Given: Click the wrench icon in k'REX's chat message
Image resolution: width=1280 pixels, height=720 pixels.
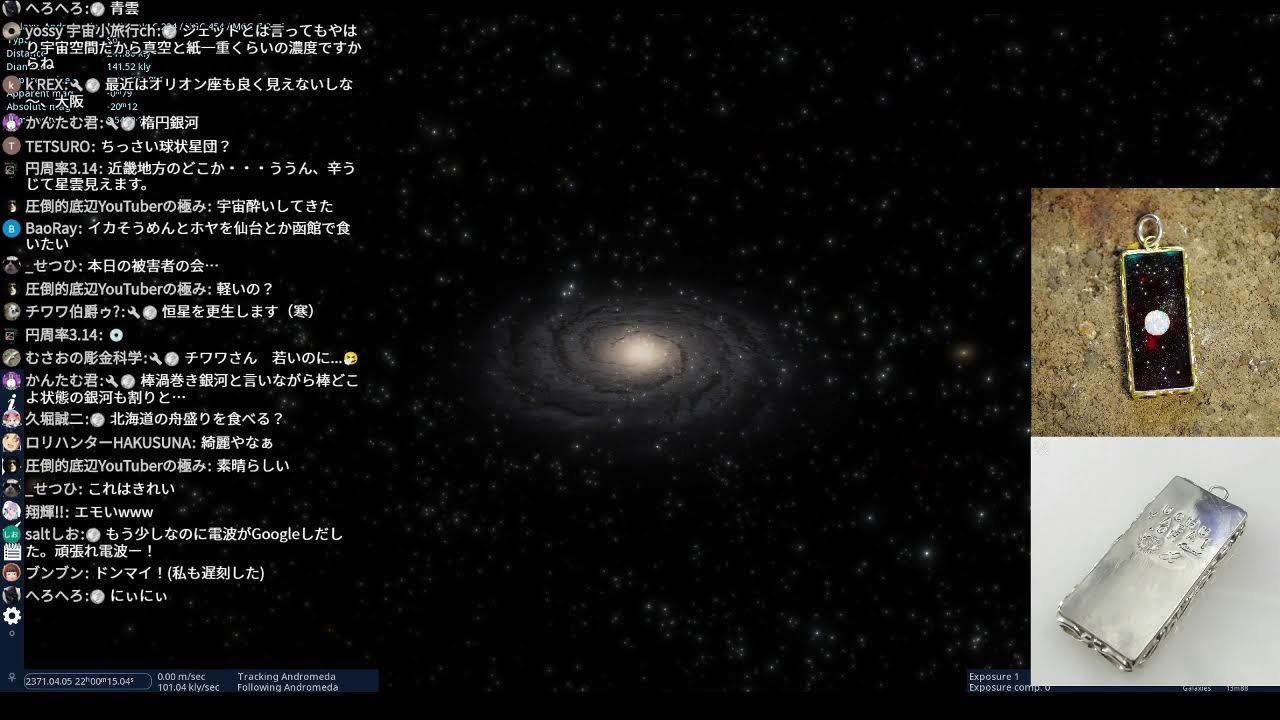Looking at the screenshot, I should tap(77, 85).
